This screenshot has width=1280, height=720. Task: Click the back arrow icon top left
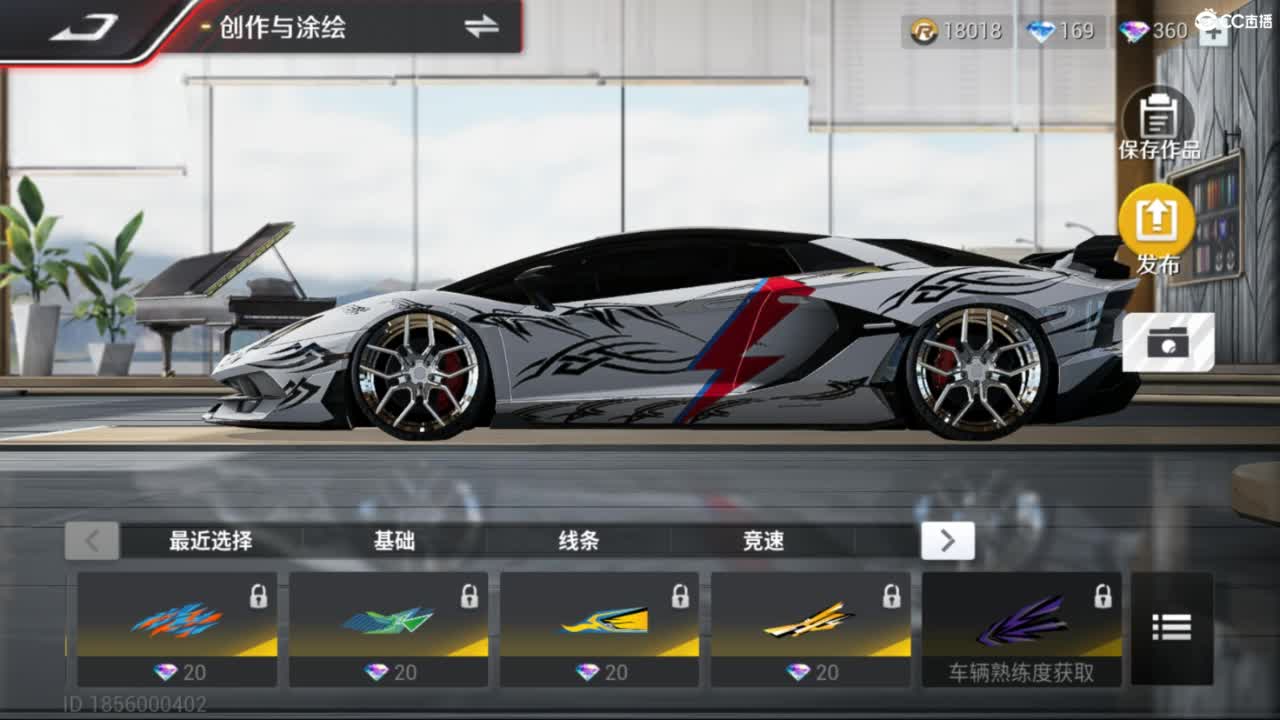point(85,27)
